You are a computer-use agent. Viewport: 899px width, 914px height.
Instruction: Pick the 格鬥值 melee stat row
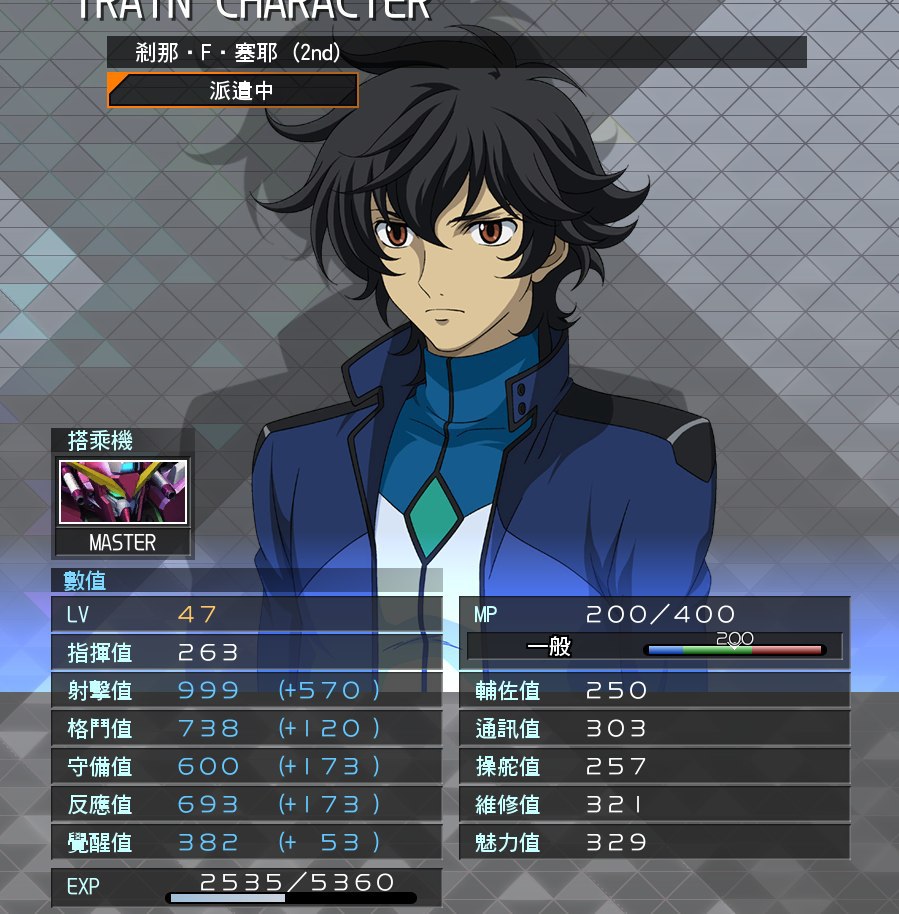(x=246, y=729)
